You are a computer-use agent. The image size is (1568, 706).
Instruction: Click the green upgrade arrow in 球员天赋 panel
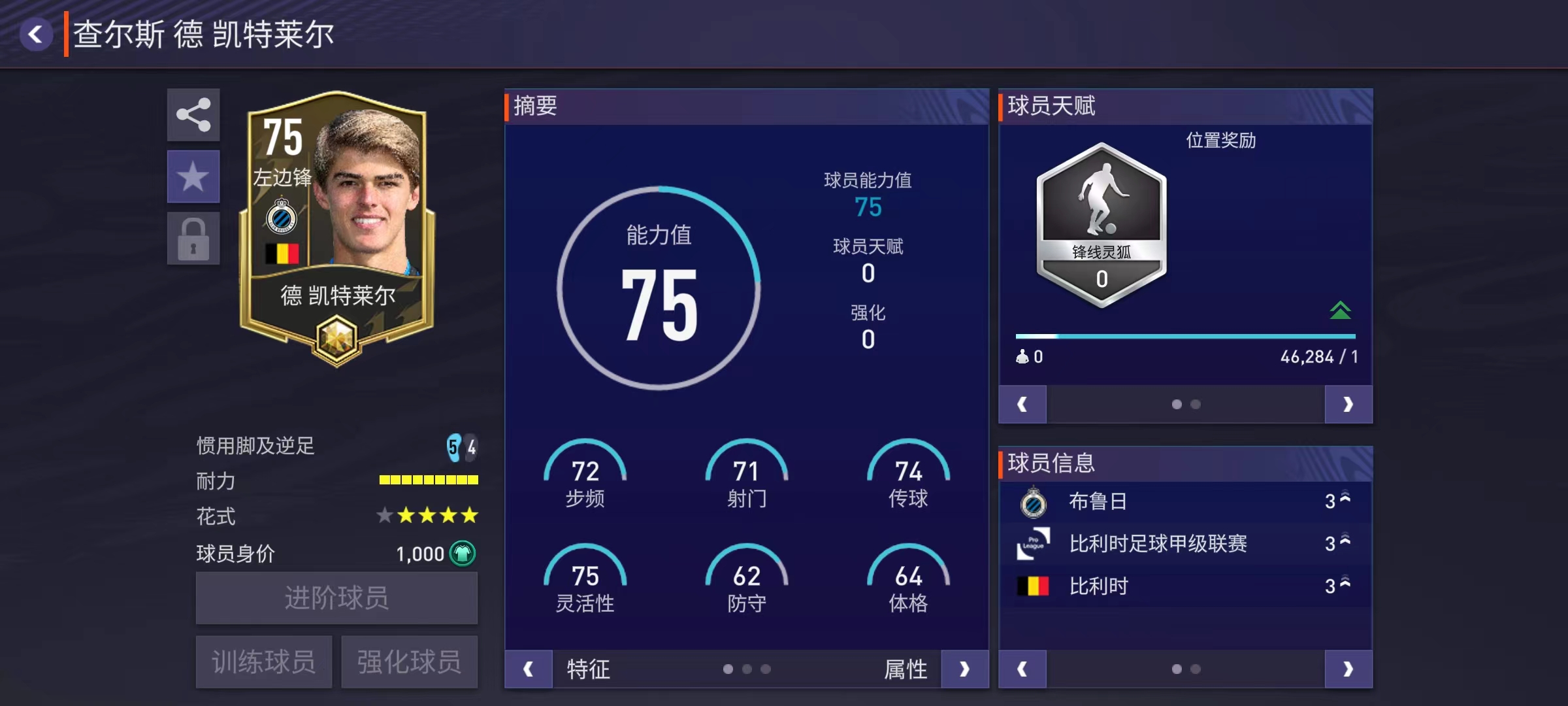(x=1341, y=310)
